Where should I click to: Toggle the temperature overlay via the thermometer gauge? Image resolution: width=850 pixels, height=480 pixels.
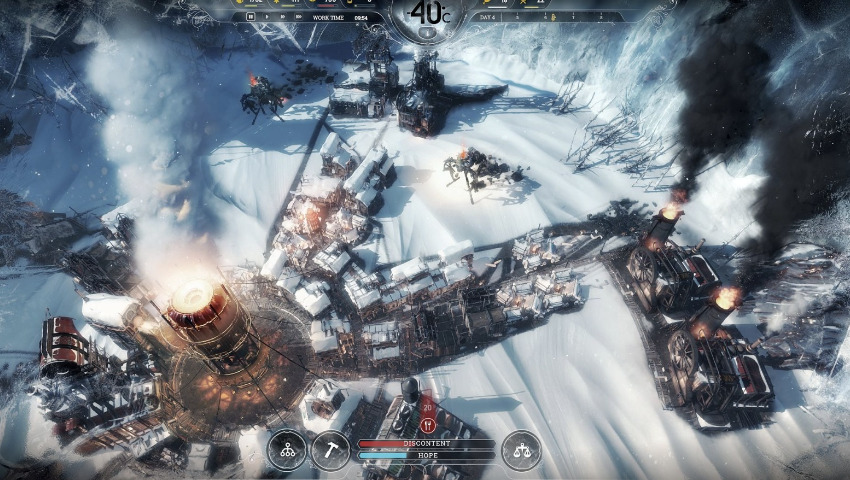(x=426, y=12)
